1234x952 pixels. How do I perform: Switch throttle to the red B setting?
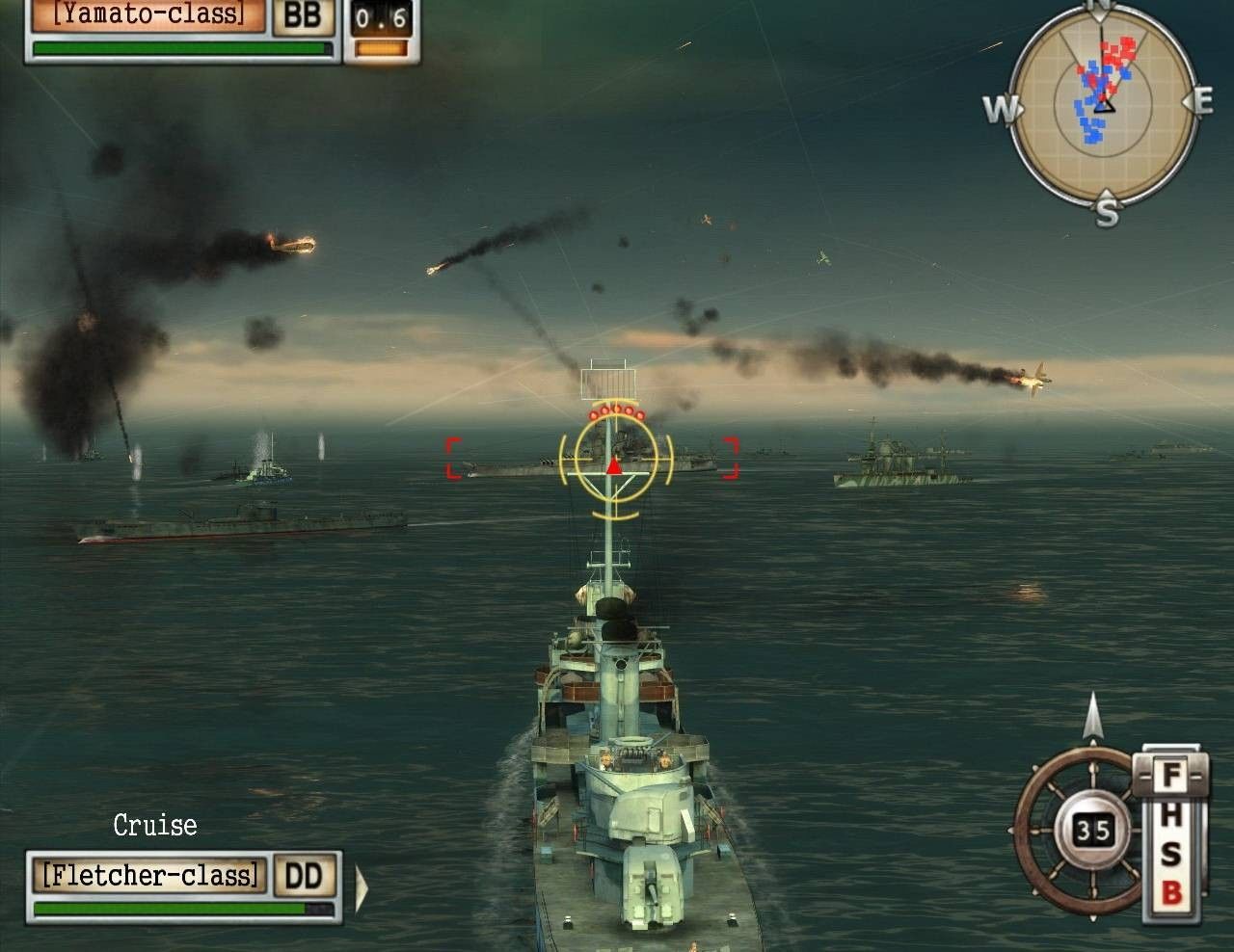click(1170, 893)
